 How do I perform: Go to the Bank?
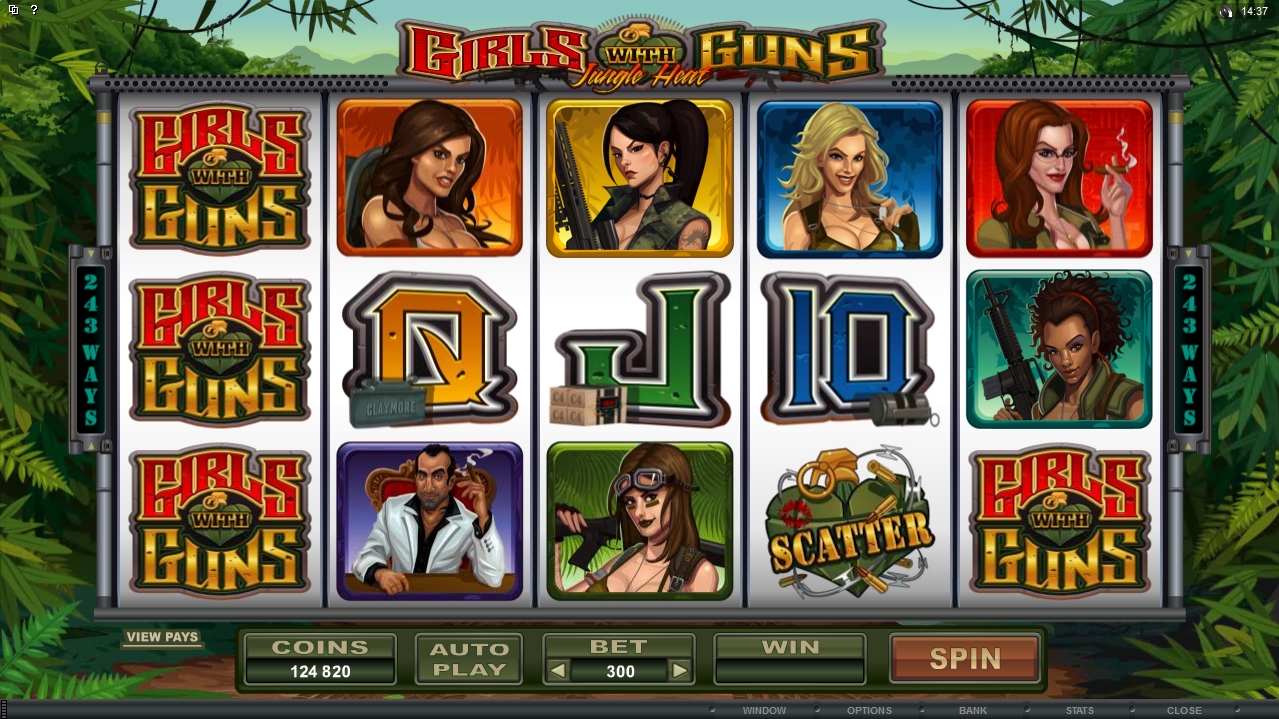(x=973, y=710)
